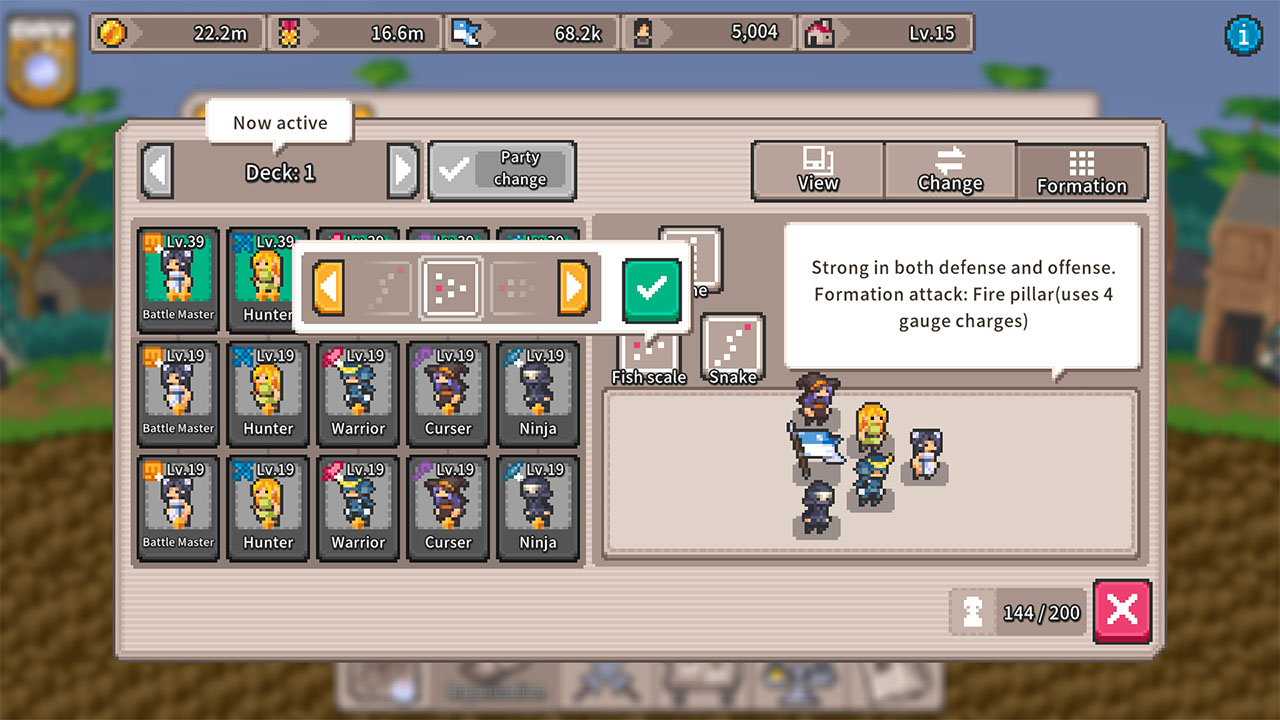Select the faded left formation pattern

[383, 288]
